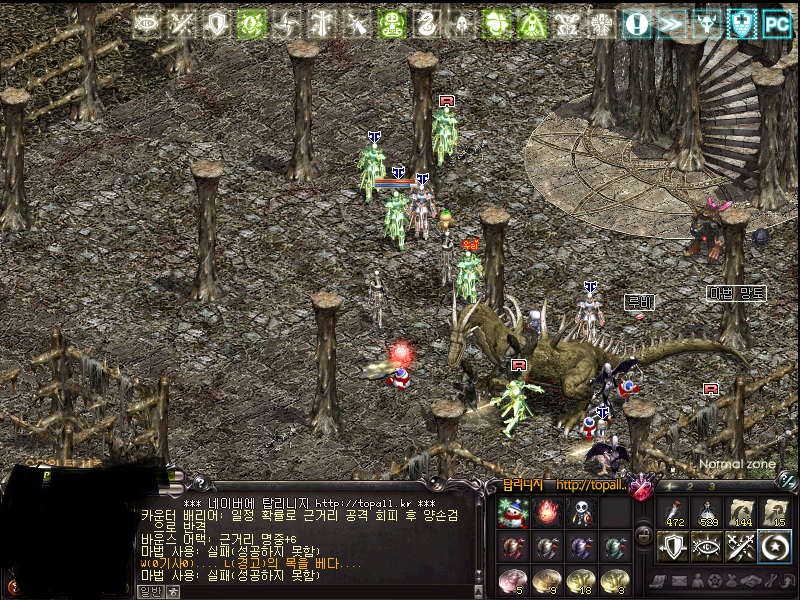
Task: Click the exclamation mark icon in top bar
Action: coord(637,23)
